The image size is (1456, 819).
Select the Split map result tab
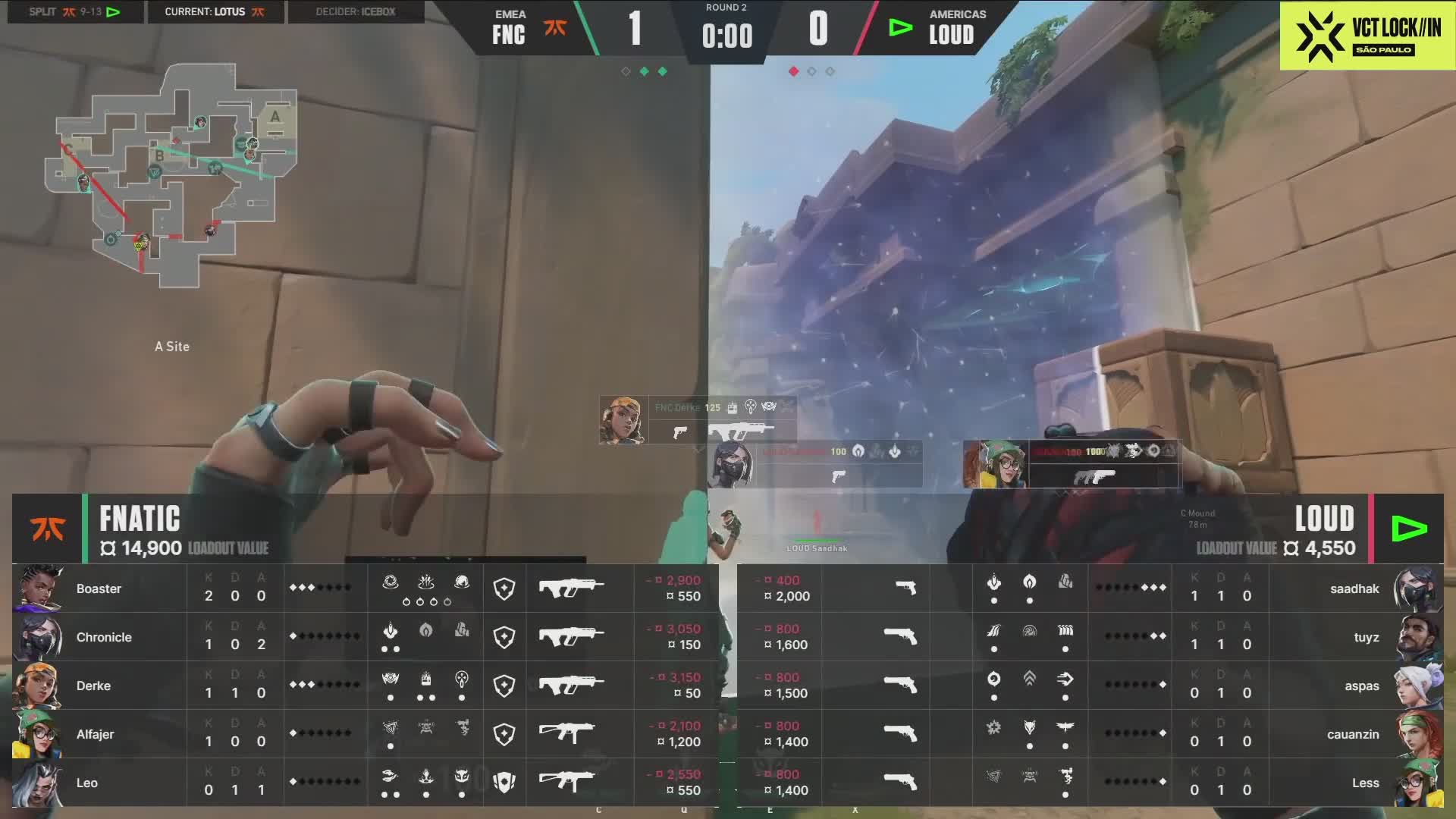(x=75, y=12)
